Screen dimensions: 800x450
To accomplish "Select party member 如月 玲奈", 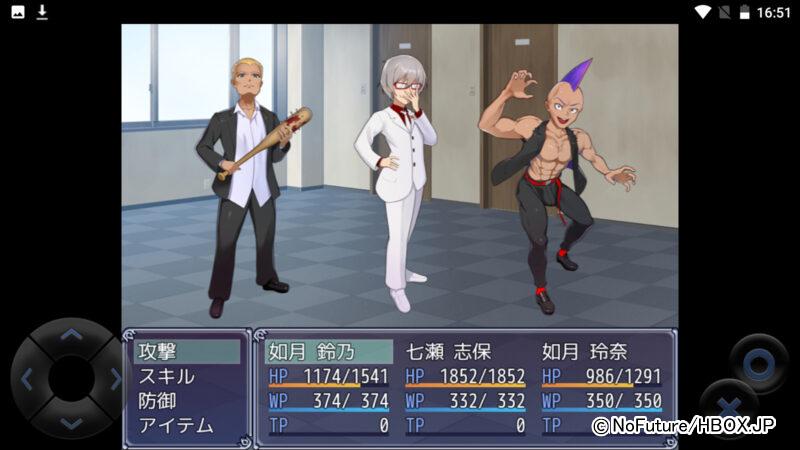I will [602, 352].
